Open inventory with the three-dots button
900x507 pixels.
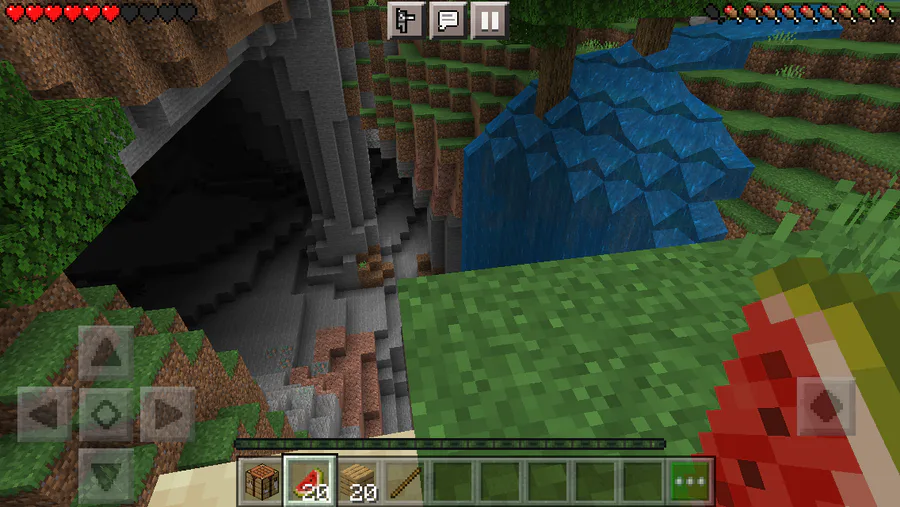[691, 481]
